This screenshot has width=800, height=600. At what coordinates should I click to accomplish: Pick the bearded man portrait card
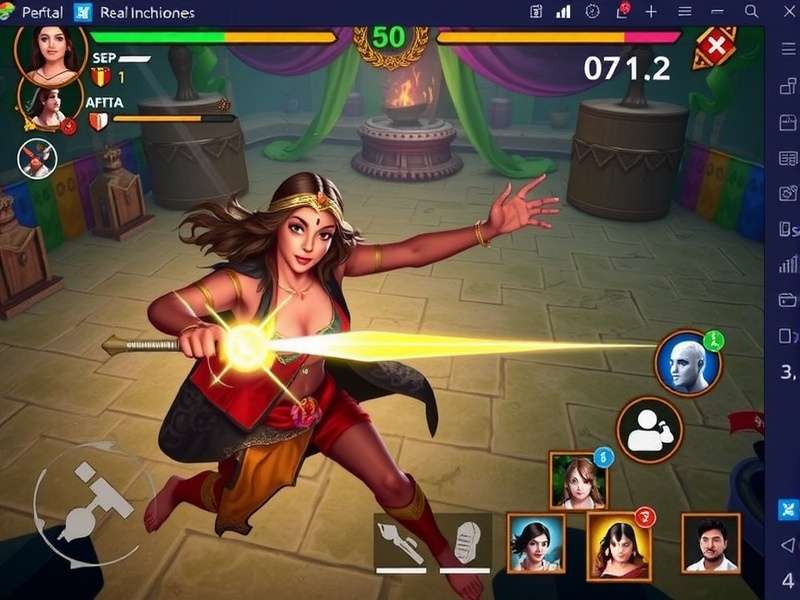pyautogui.click(x=711, y=543)
